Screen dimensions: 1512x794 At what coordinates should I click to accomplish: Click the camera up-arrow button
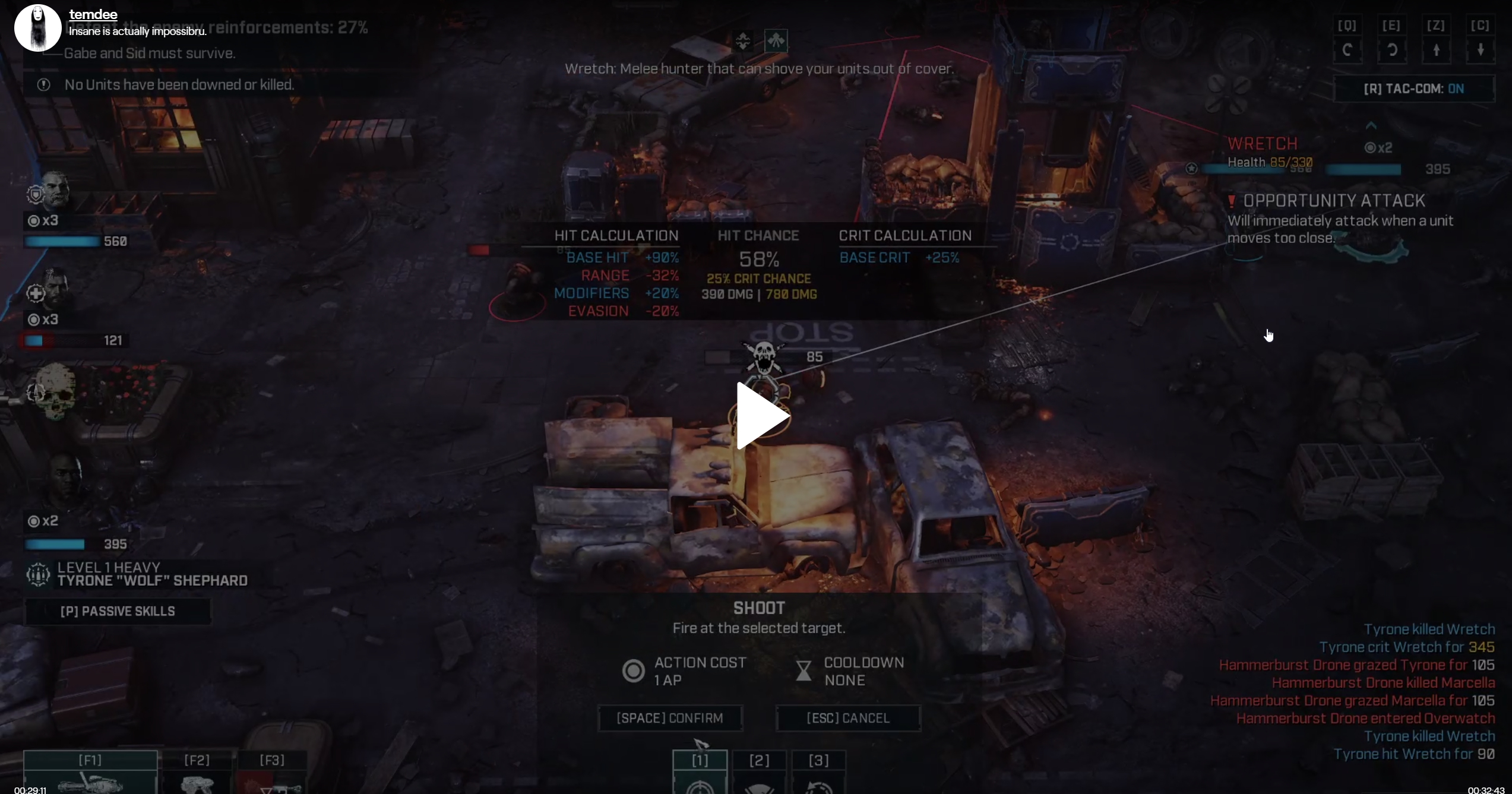[1436, 50]
